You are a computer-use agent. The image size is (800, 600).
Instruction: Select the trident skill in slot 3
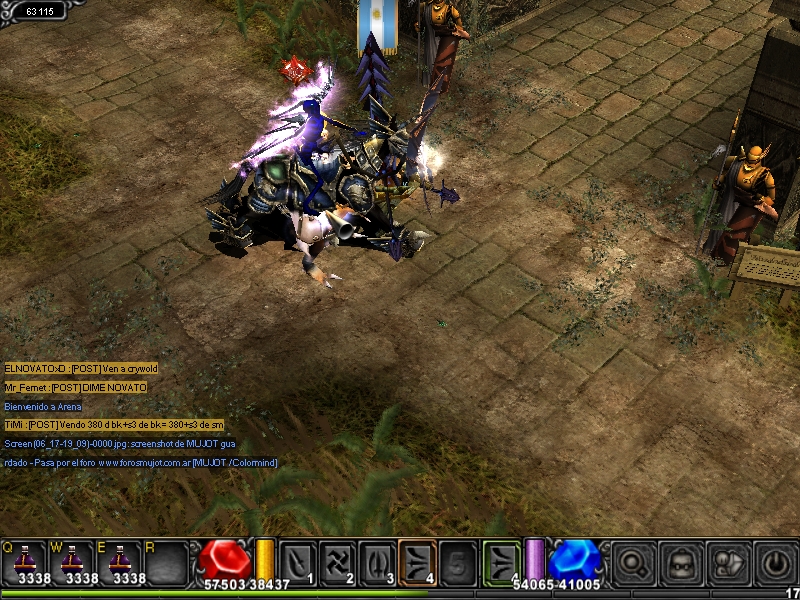click(377, 561)
